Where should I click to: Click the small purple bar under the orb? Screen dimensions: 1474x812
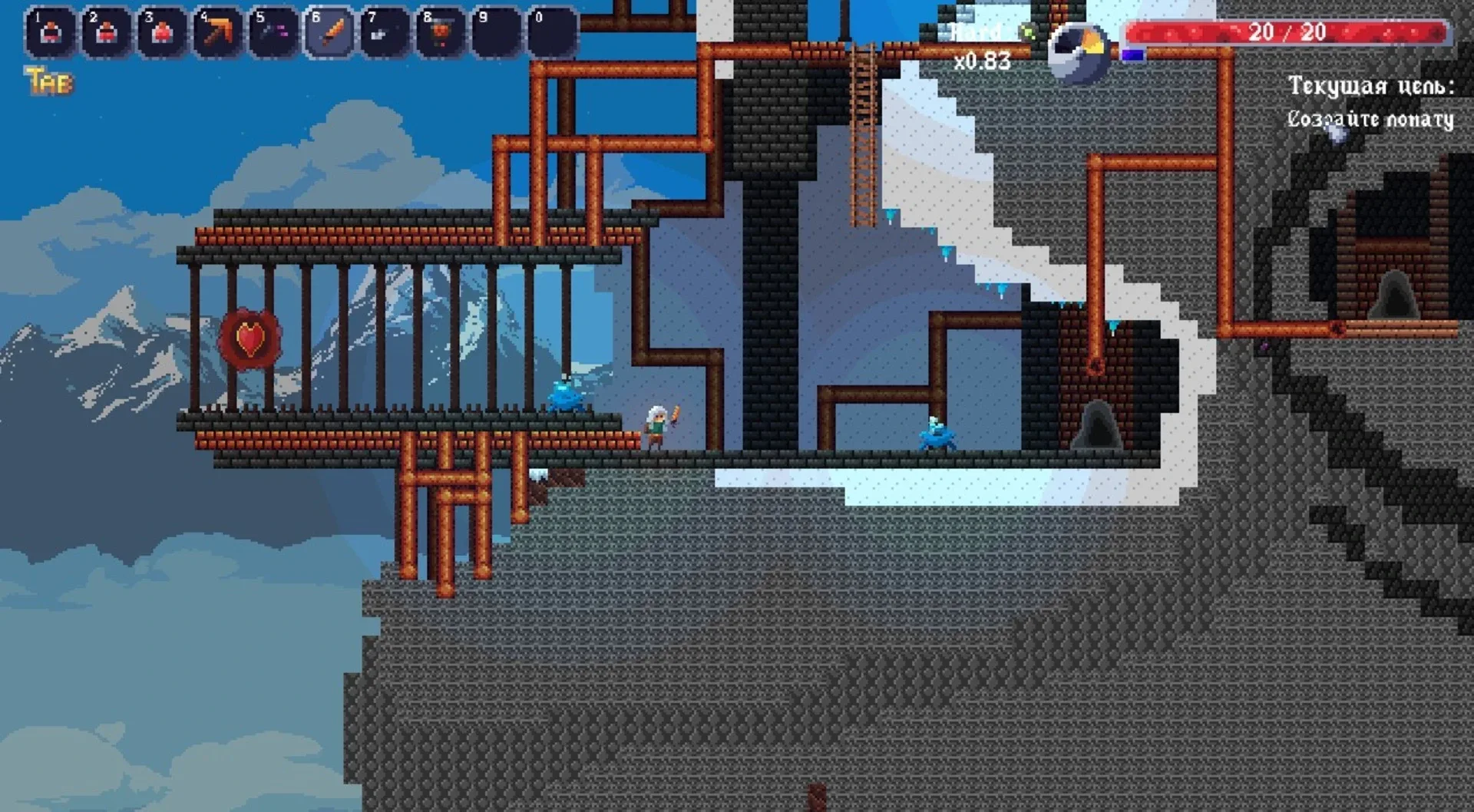tap(1135, 54)
